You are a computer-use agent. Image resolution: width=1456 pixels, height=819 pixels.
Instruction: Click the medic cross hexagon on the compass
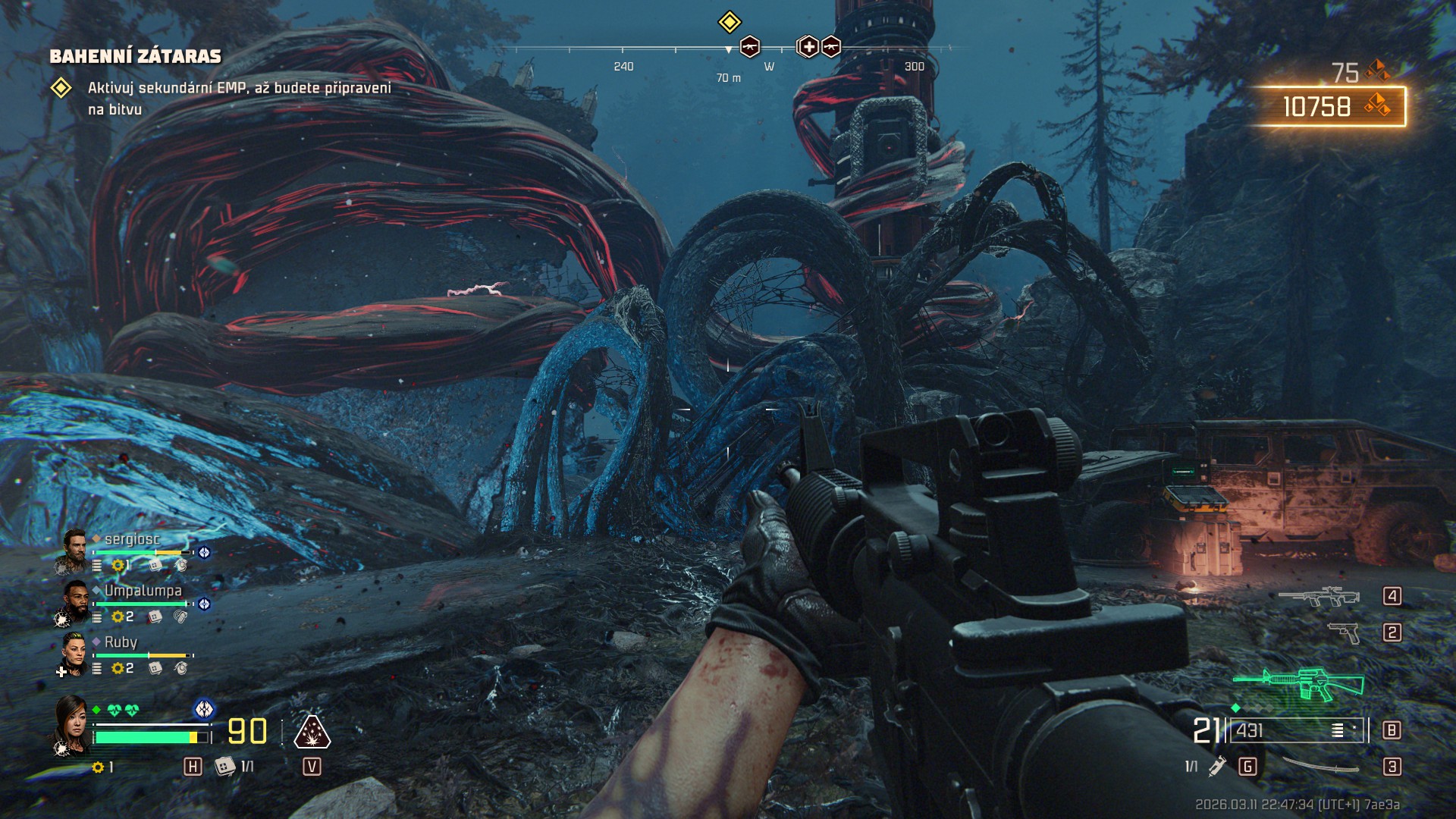808,47
